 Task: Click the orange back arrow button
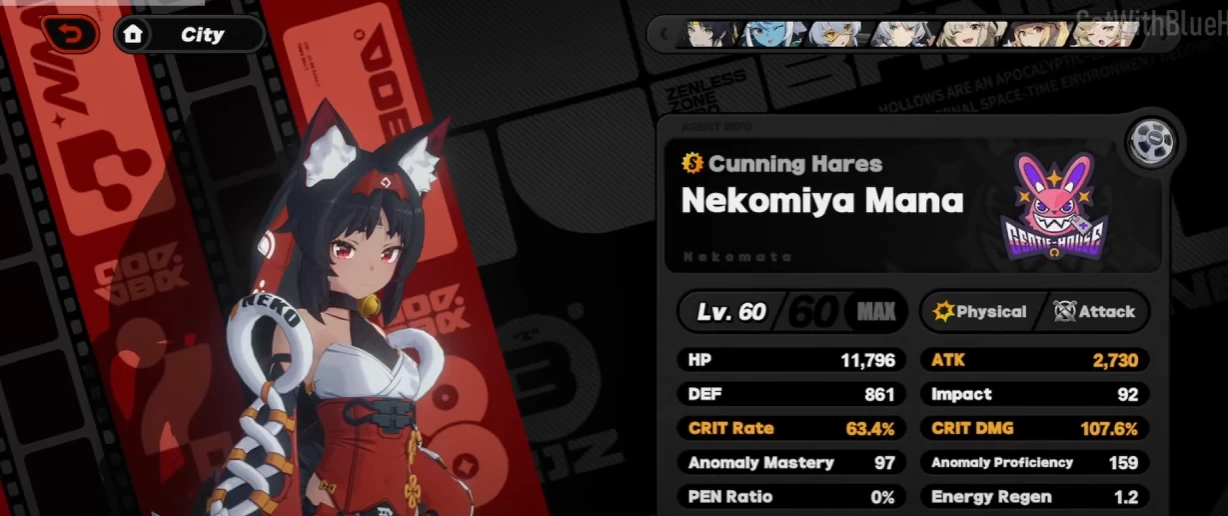click(x=69, y=35)
